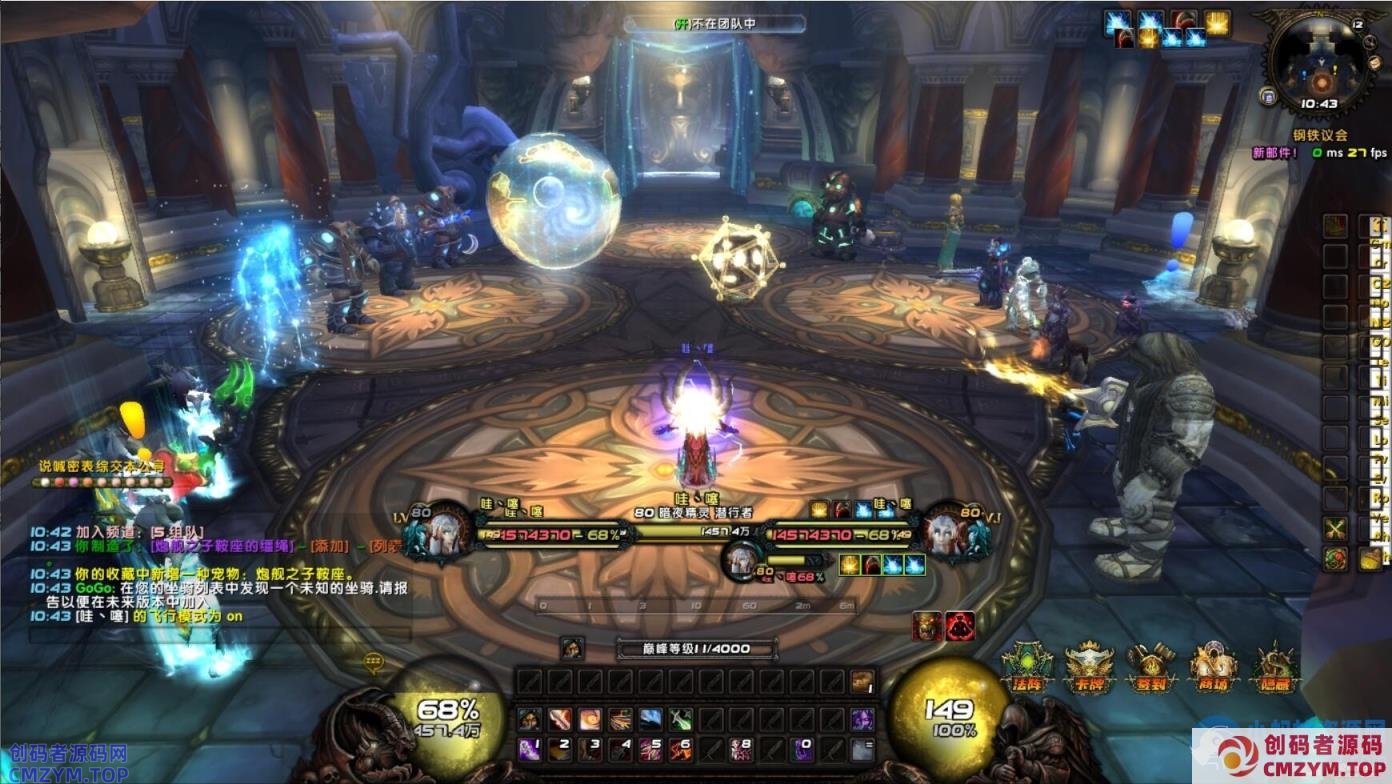The width and height of the screenshot is (1392, 784).
Task: Click the chat bubble icon above health orb
Action: pos(373,662)
